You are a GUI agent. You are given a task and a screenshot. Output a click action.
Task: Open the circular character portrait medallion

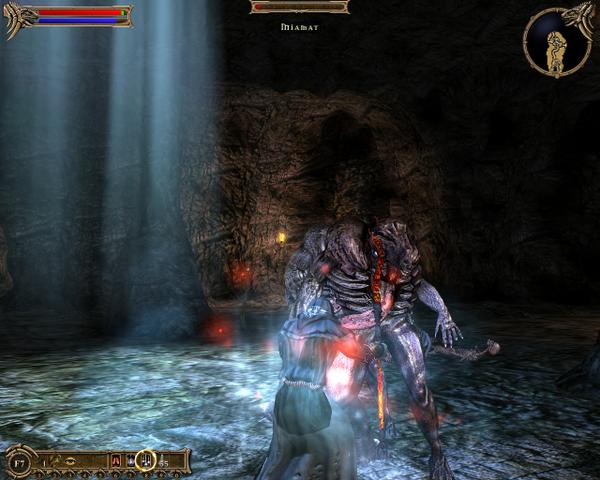(x=556, y=42)
